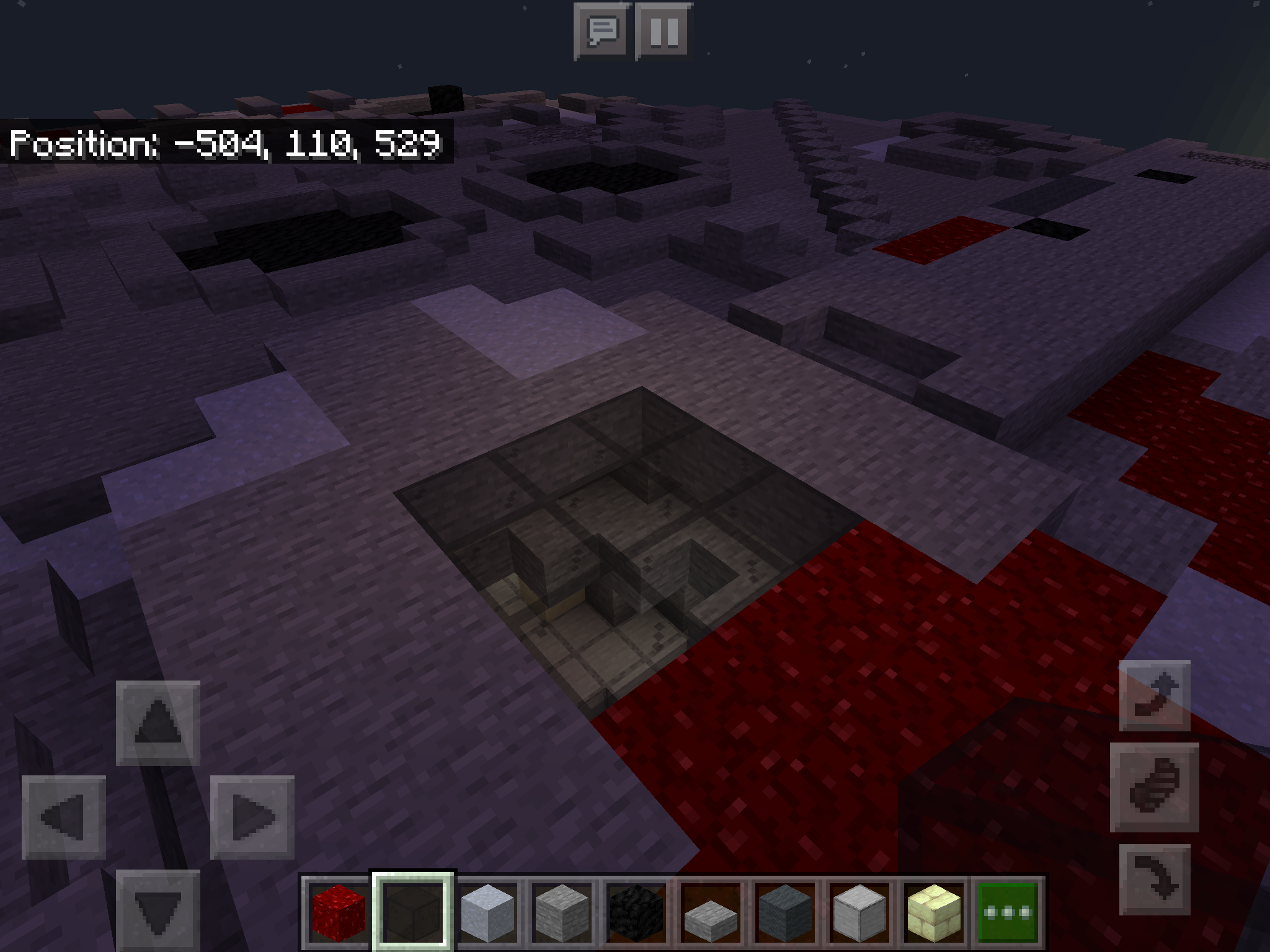Select the dark tinted glass block slot

pos(413,912)
